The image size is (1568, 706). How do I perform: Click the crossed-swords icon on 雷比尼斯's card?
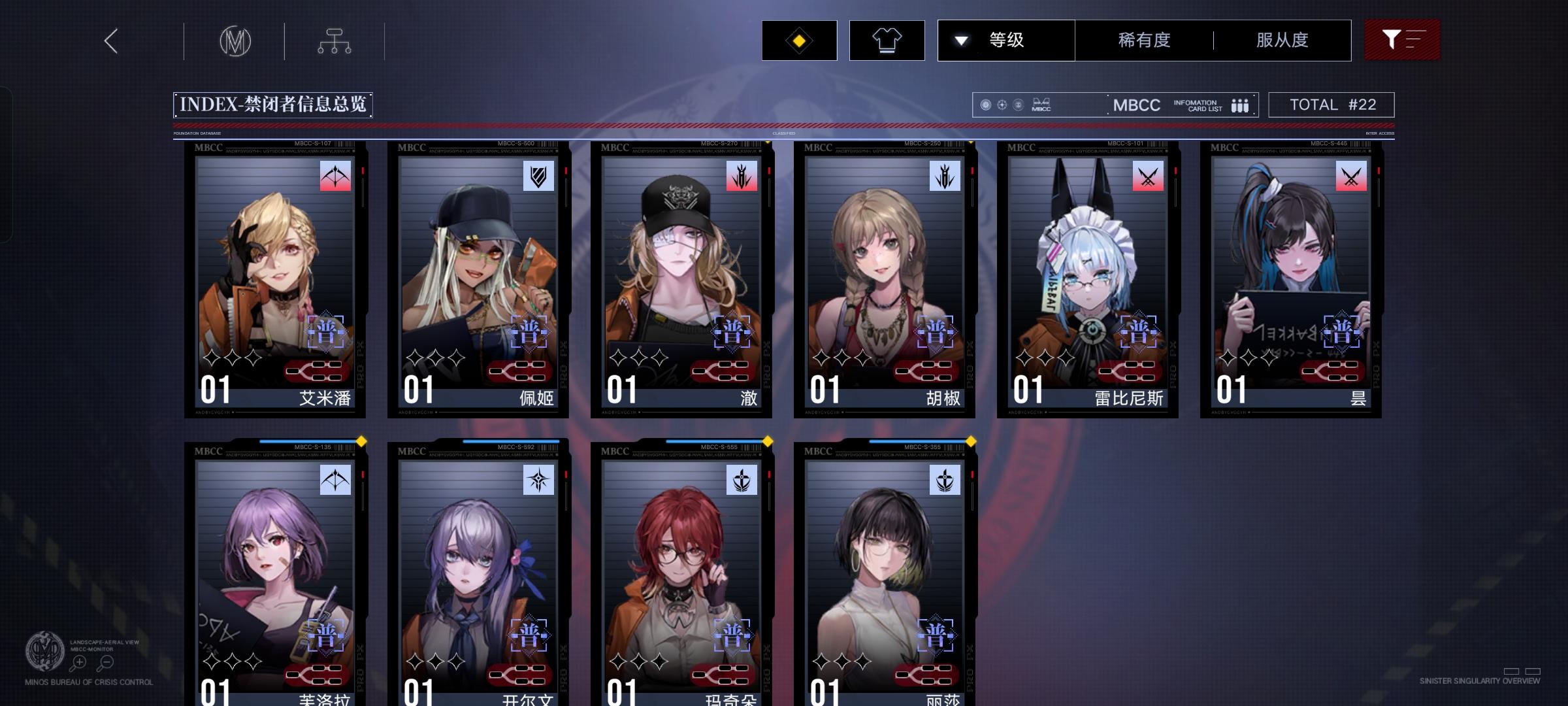click(x=1147, y=176)
